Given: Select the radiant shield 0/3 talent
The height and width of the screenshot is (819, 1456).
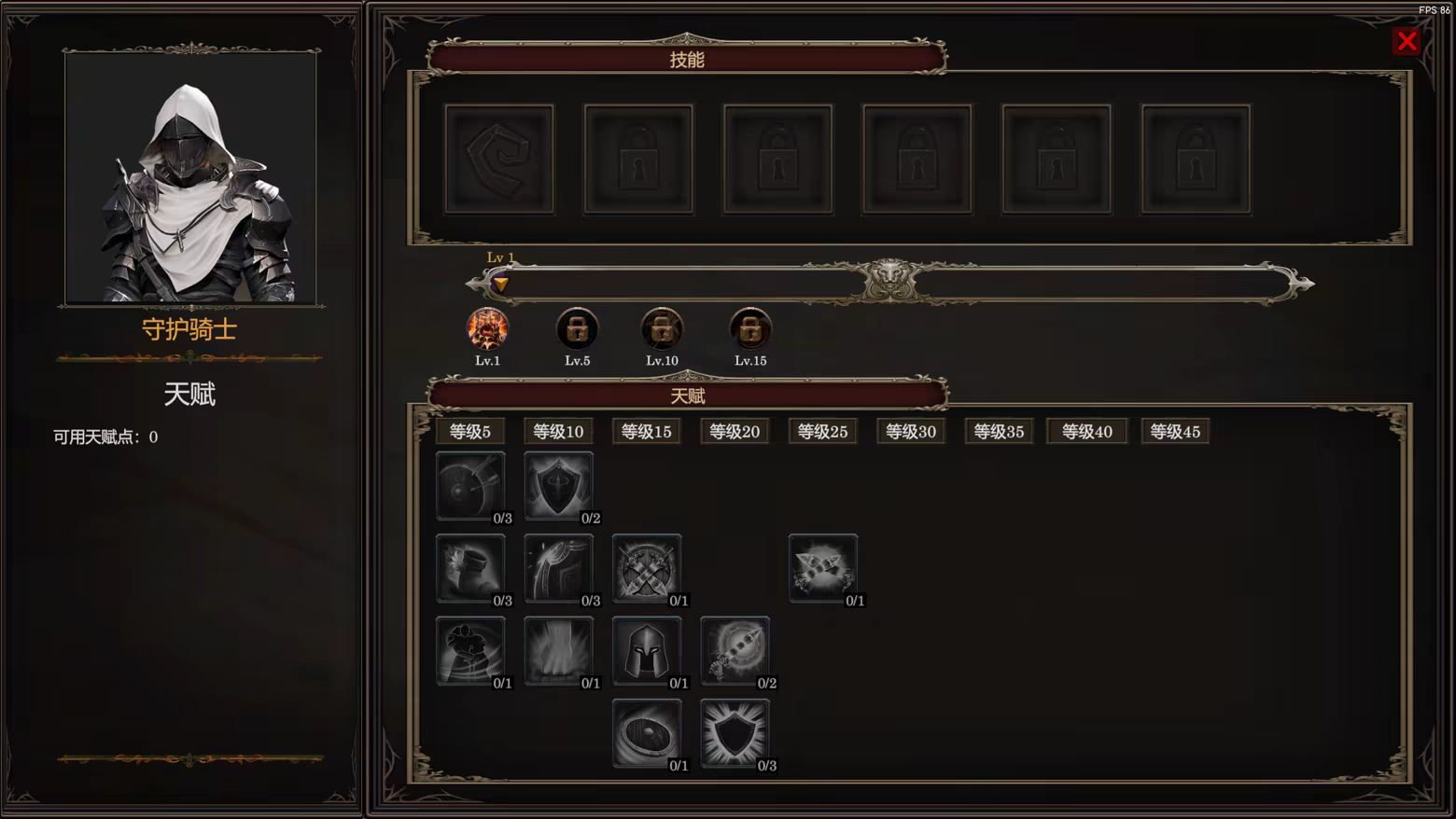Looking at the screenshot, I should (x=735, y=731).
